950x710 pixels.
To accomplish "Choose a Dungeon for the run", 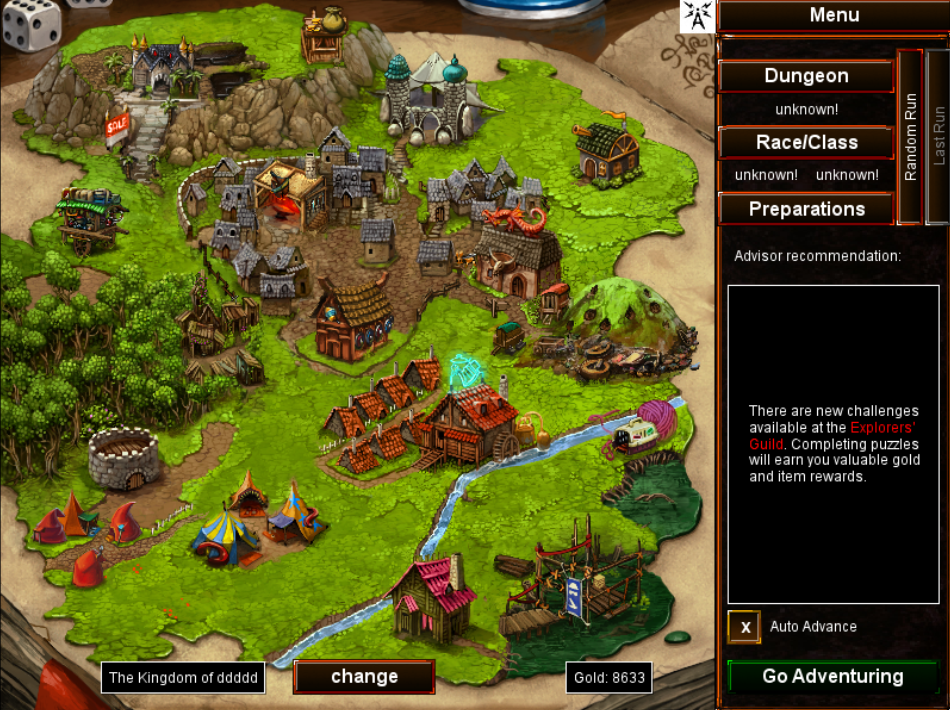I will click(806, 76).
